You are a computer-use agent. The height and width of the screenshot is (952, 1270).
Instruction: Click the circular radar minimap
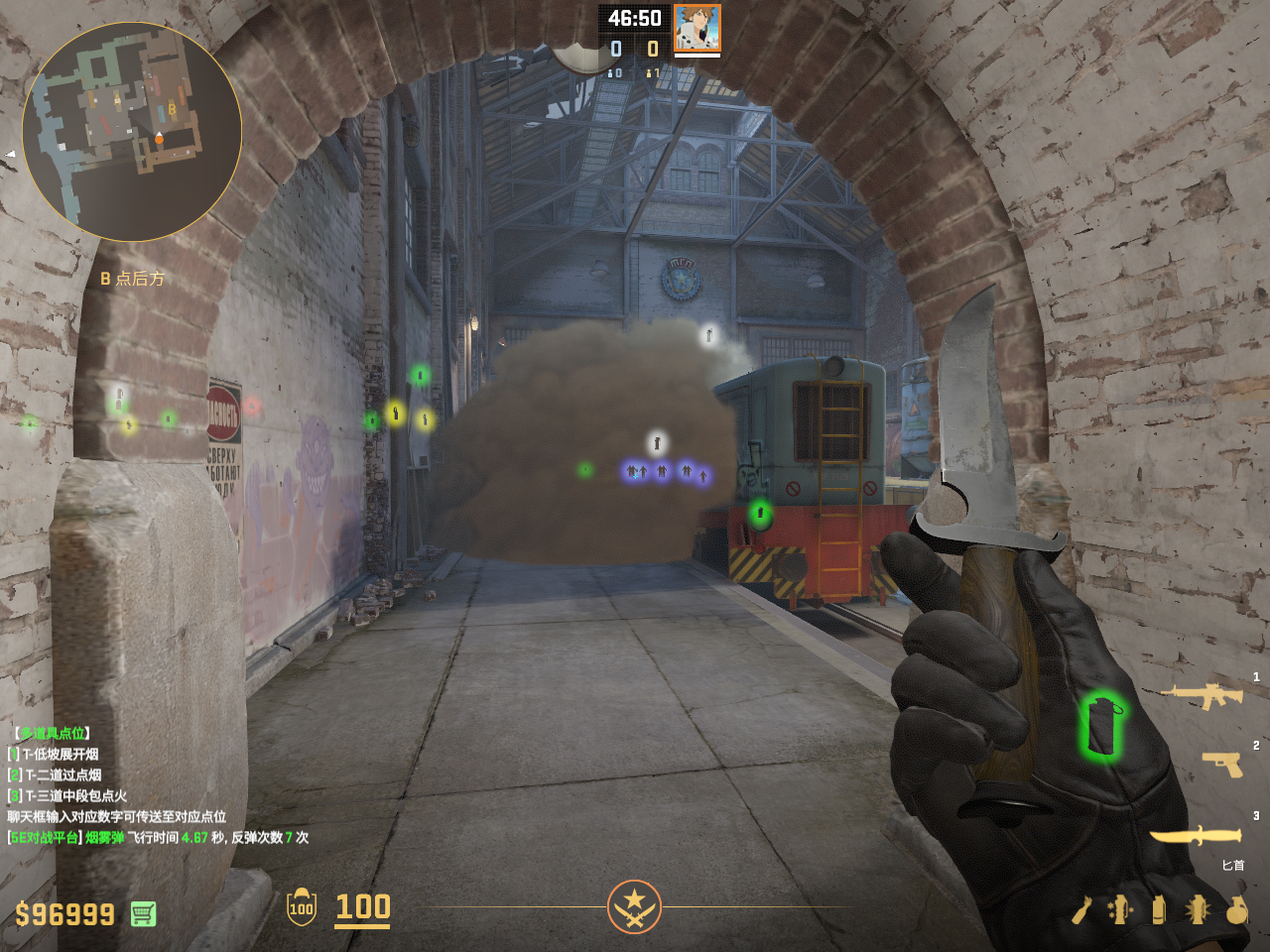tap(132, 132)
